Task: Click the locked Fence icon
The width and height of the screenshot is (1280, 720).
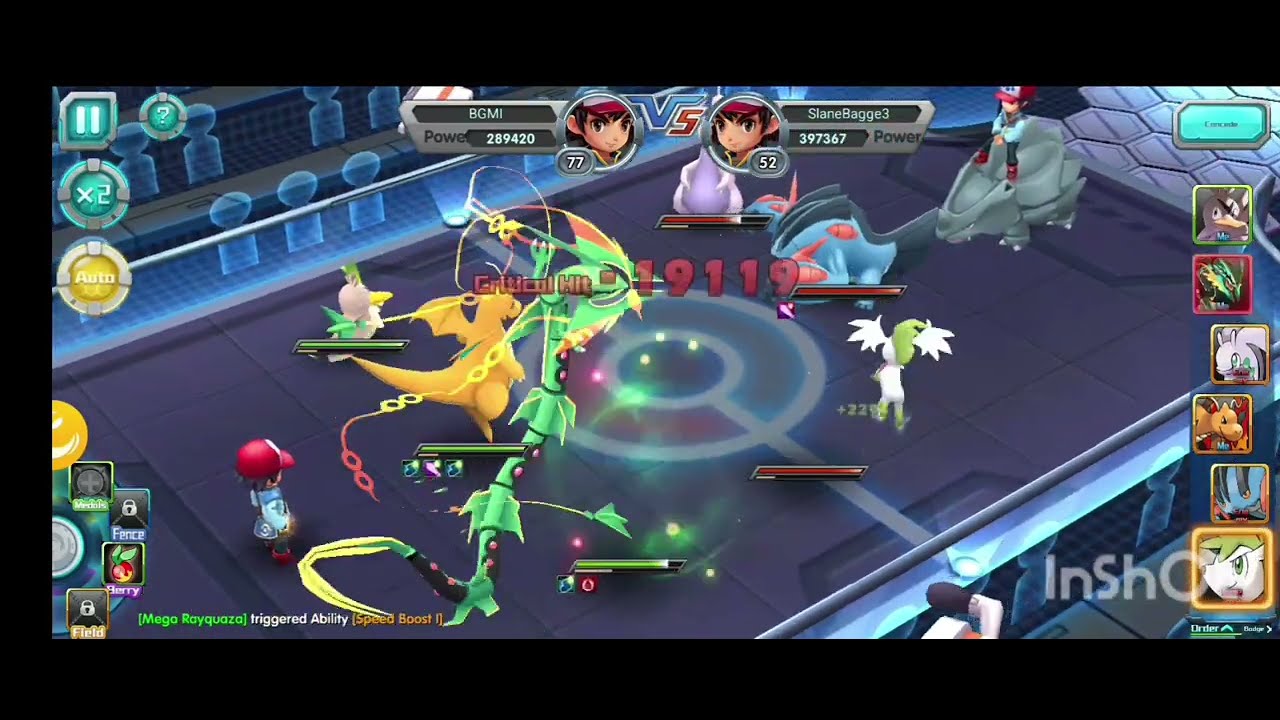Action: click(131, 510)
